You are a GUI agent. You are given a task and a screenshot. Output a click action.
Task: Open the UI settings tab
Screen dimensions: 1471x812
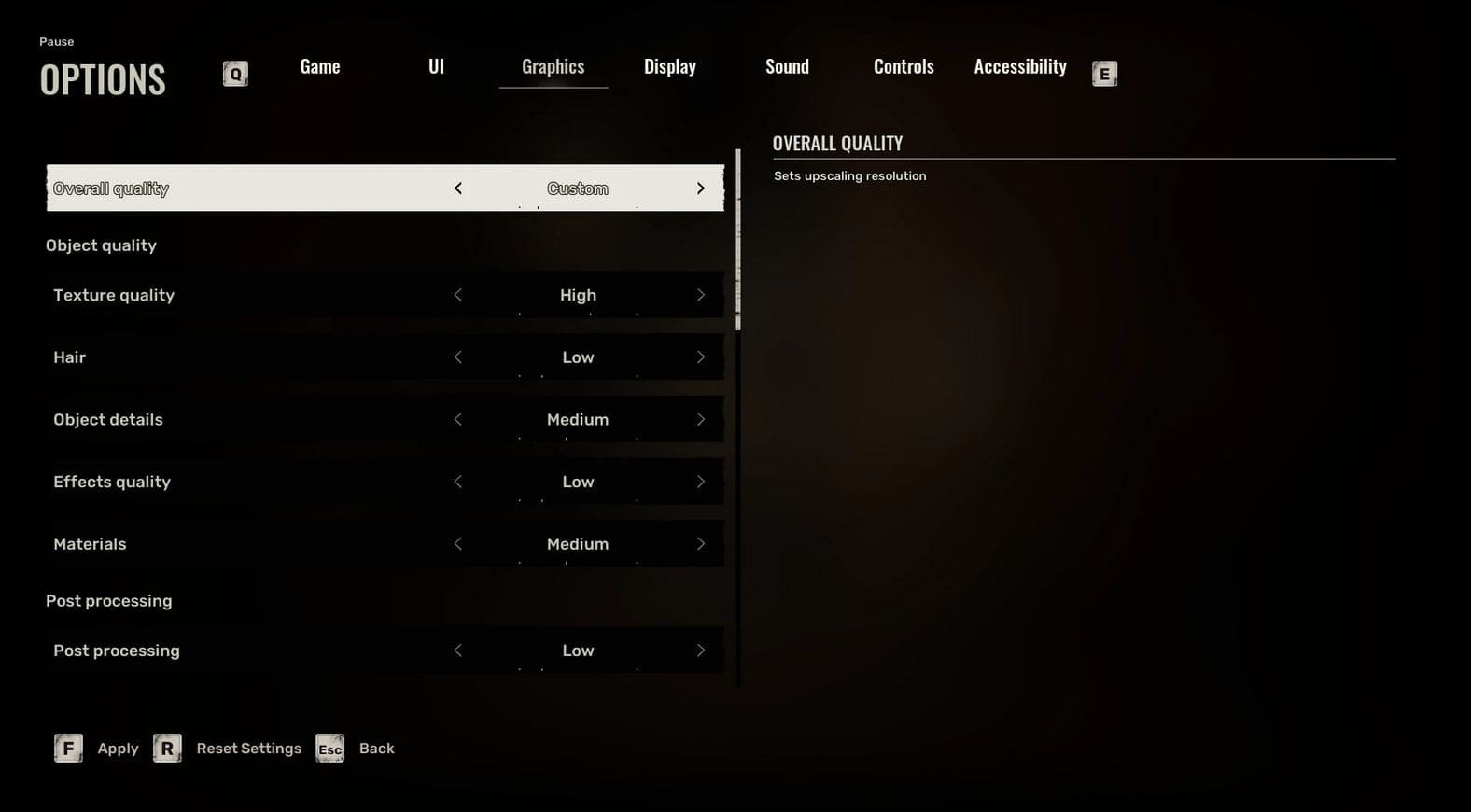436,67
